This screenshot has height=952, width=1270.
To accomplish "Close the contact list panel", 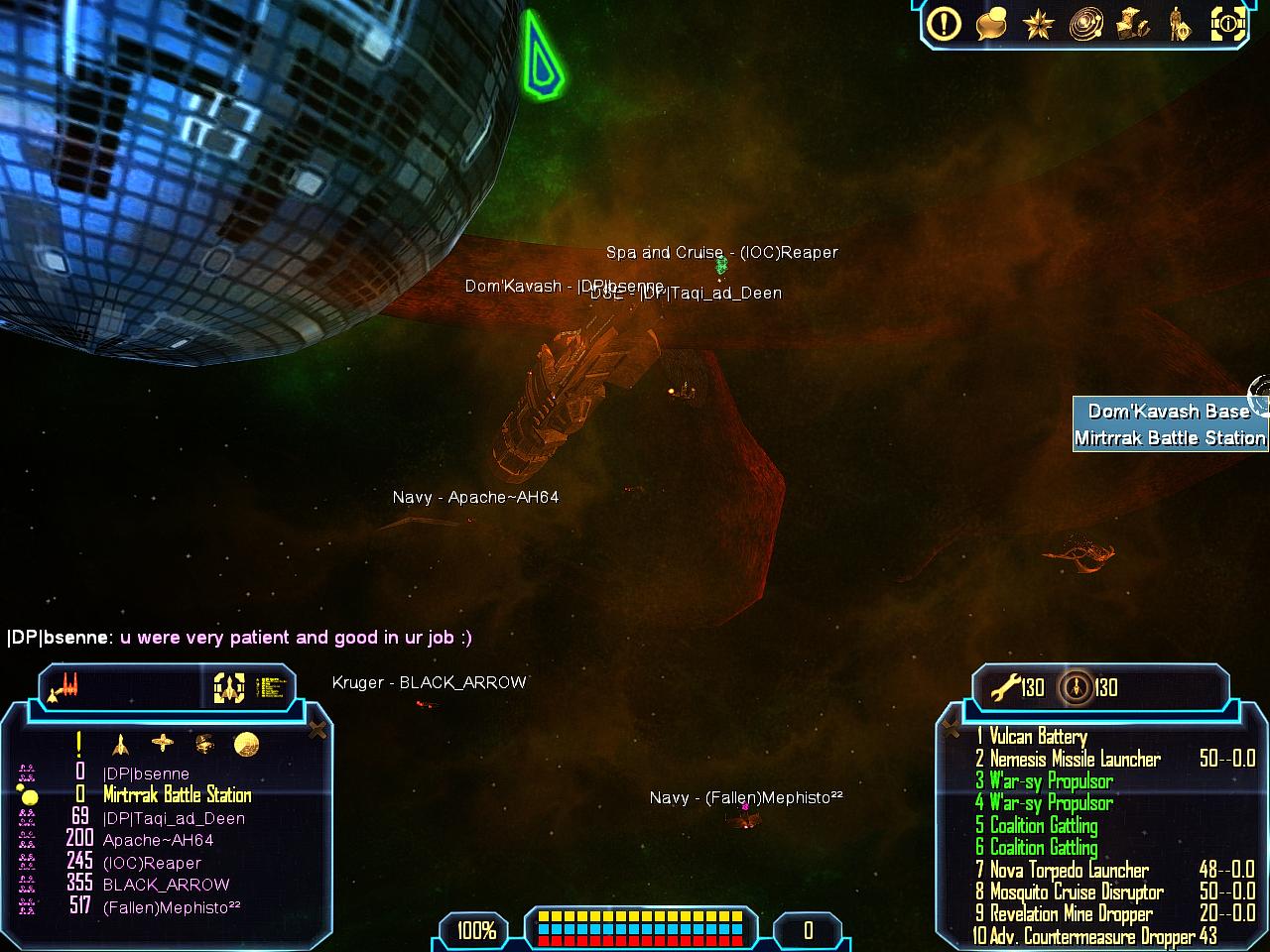I will (317, 731).
